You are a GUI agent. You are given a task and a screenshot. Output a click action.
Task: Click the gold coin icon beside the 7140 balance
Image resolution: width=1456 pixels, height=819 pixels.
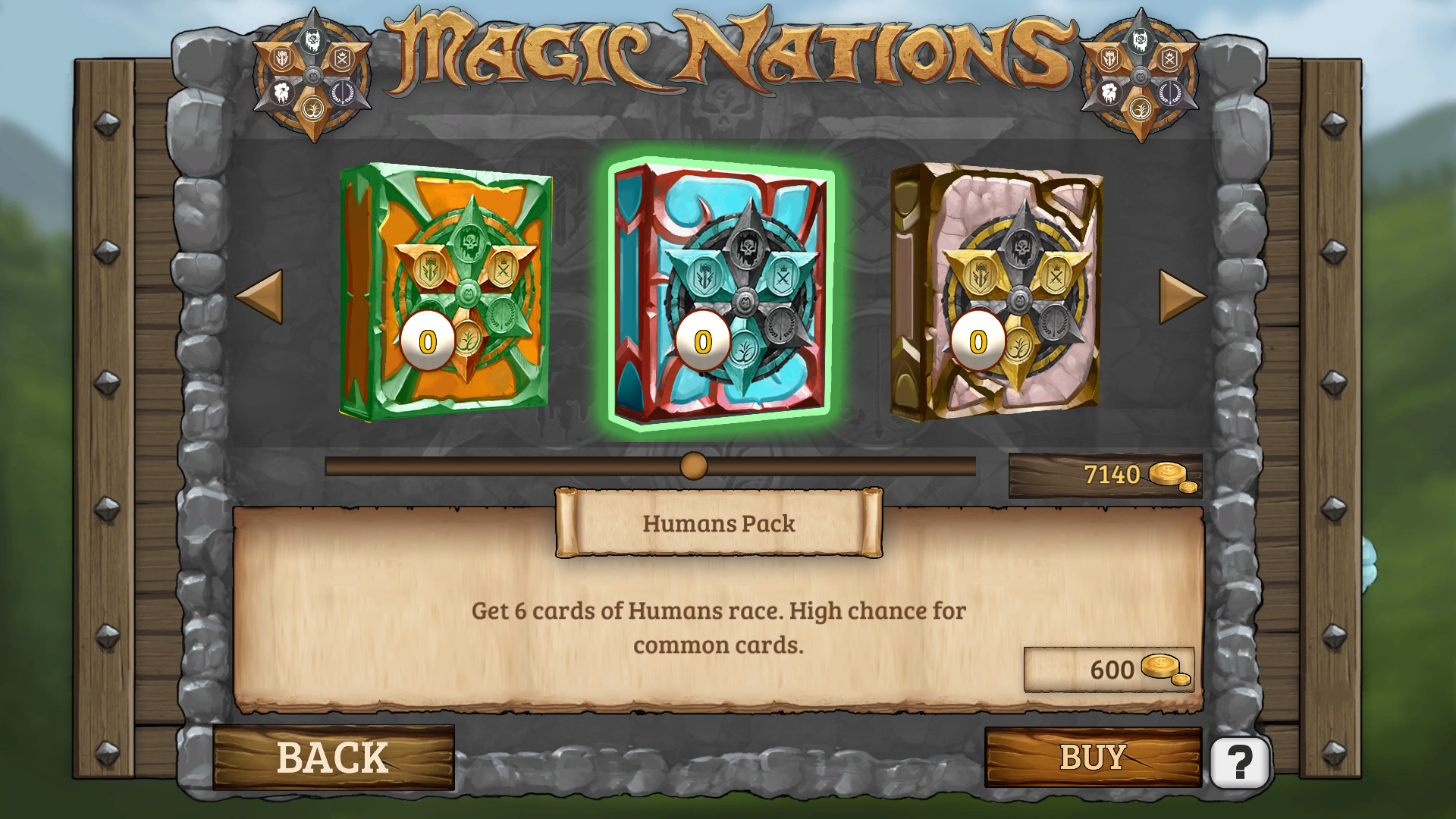[1166, 473]
